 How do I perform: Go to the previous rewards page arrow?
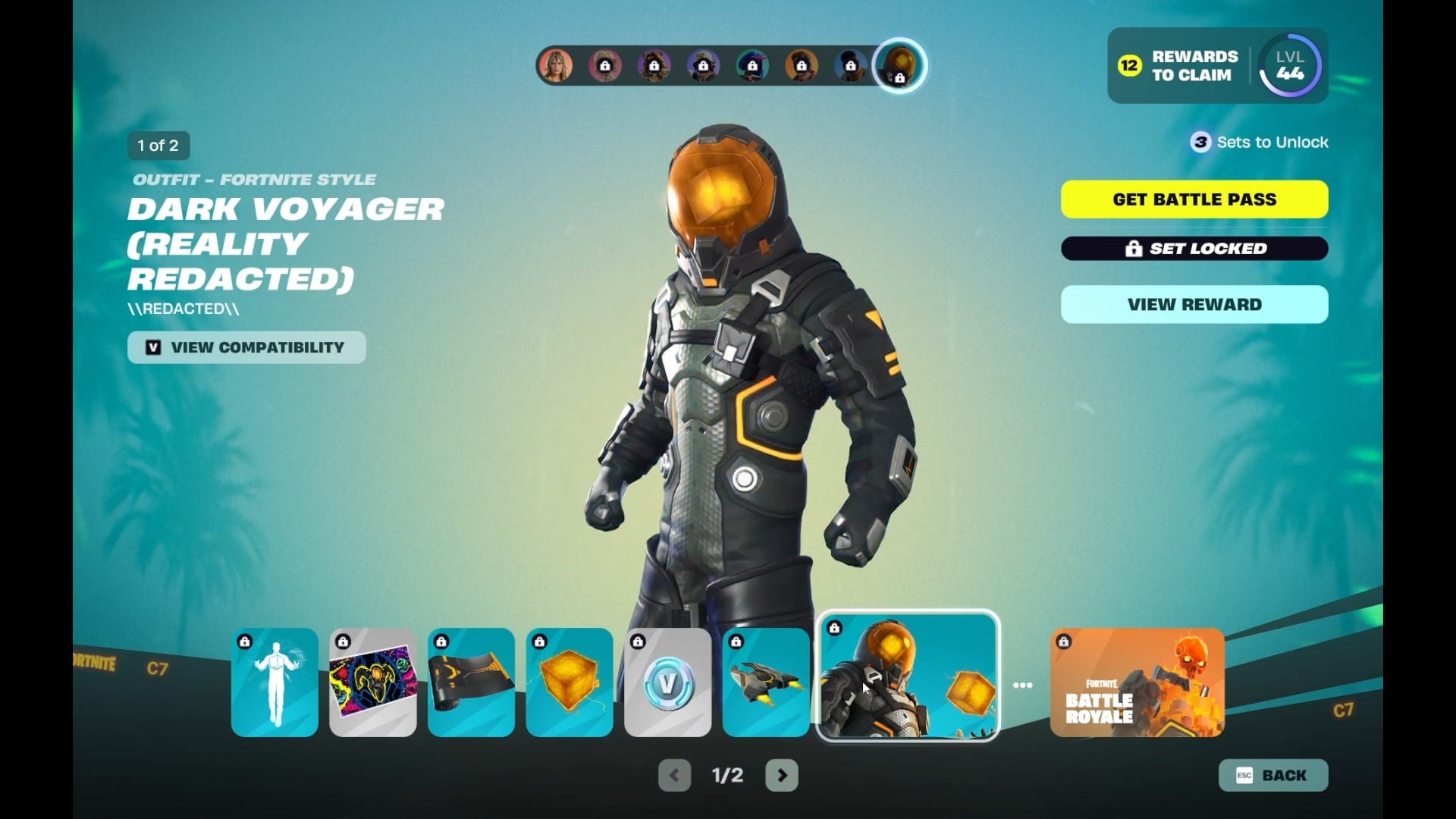click(674, 775)
